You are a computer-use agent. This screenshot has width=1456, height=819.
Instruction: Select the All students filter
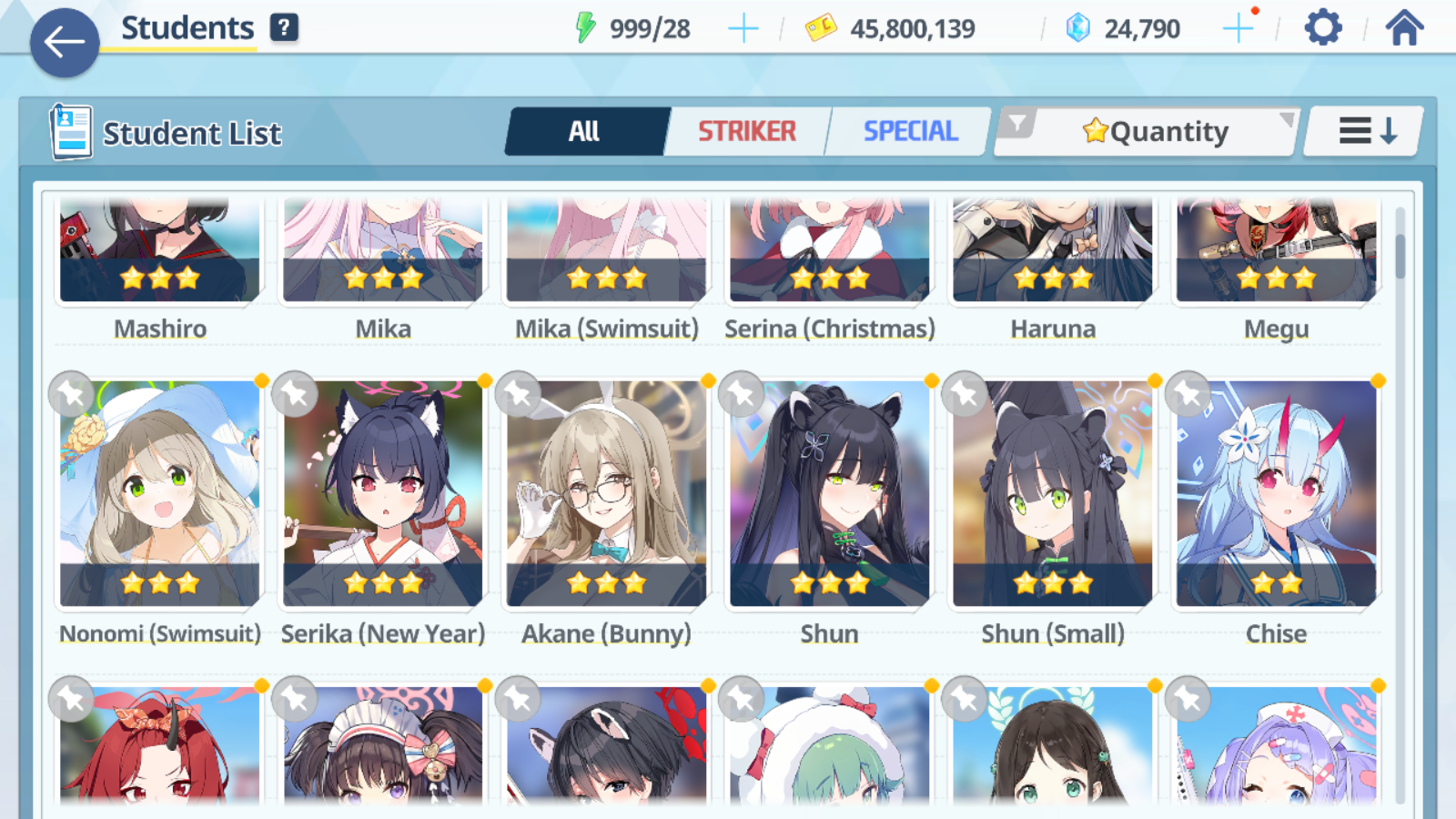pyautogui.click(x=585, y=131)
